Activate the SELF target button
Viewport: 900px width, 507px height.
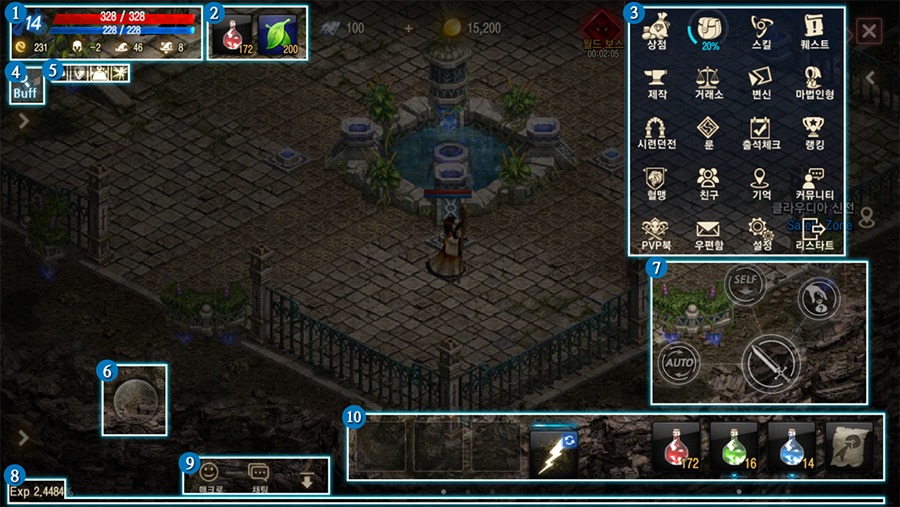744,283
